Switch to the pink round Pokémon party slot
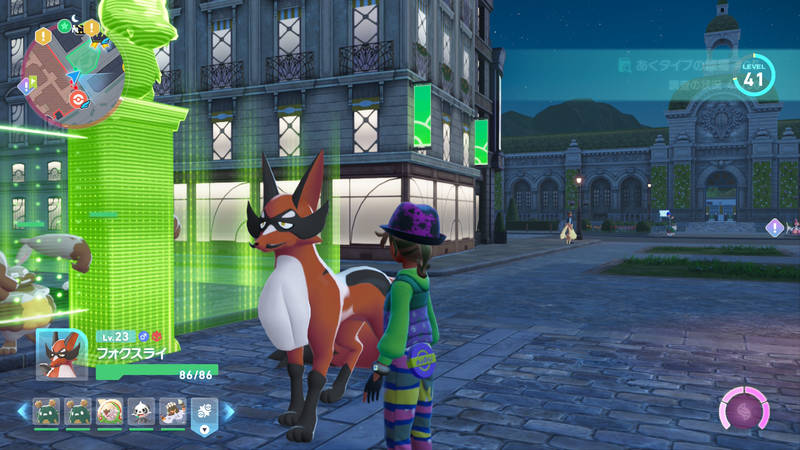Screen dimensions: 800x450 [x=108, y=411]
